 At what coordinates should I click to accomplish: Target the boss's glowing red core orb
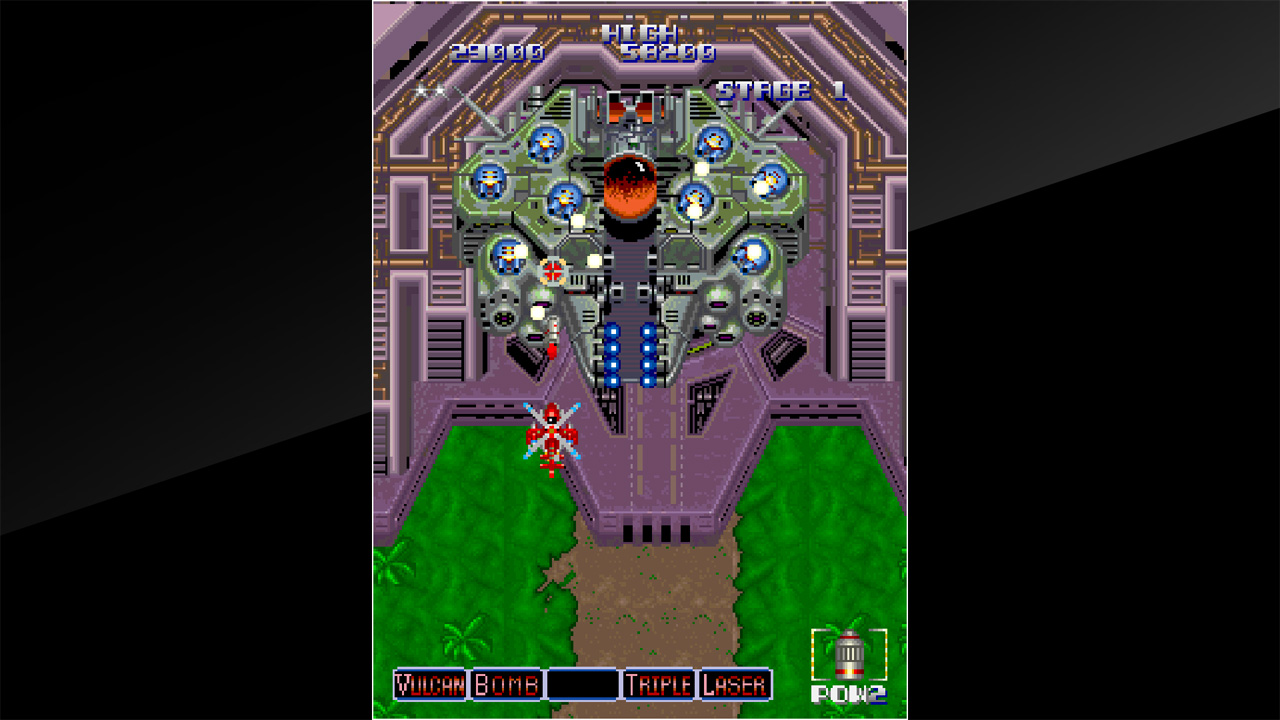629,185
